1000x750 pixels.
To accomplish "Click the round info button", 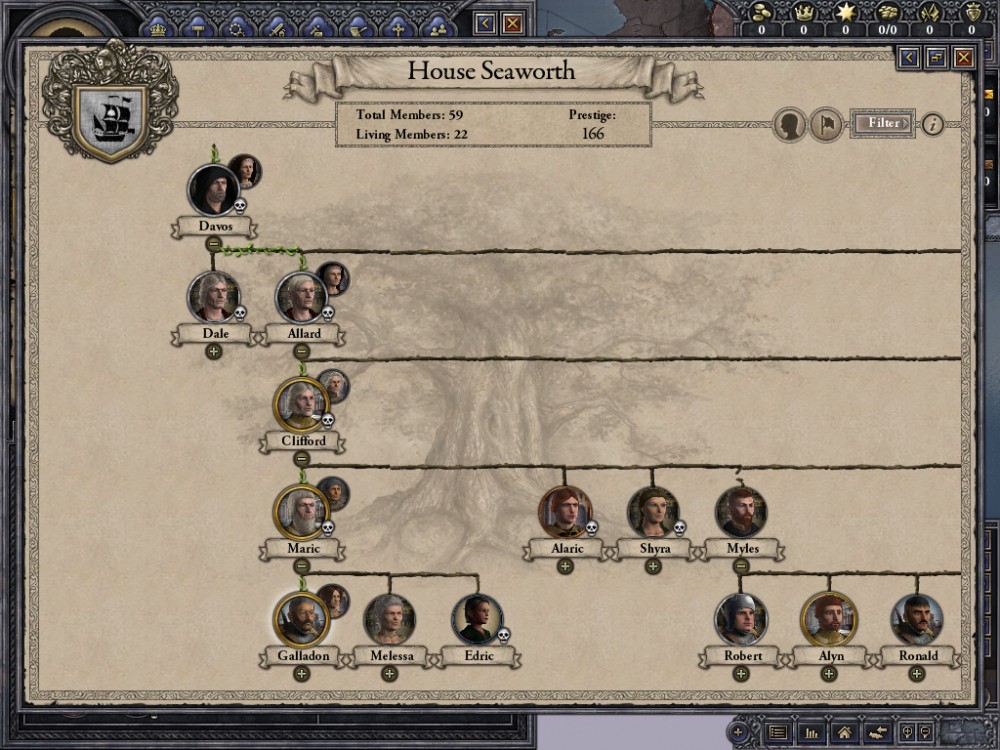I will click(932, 124).
